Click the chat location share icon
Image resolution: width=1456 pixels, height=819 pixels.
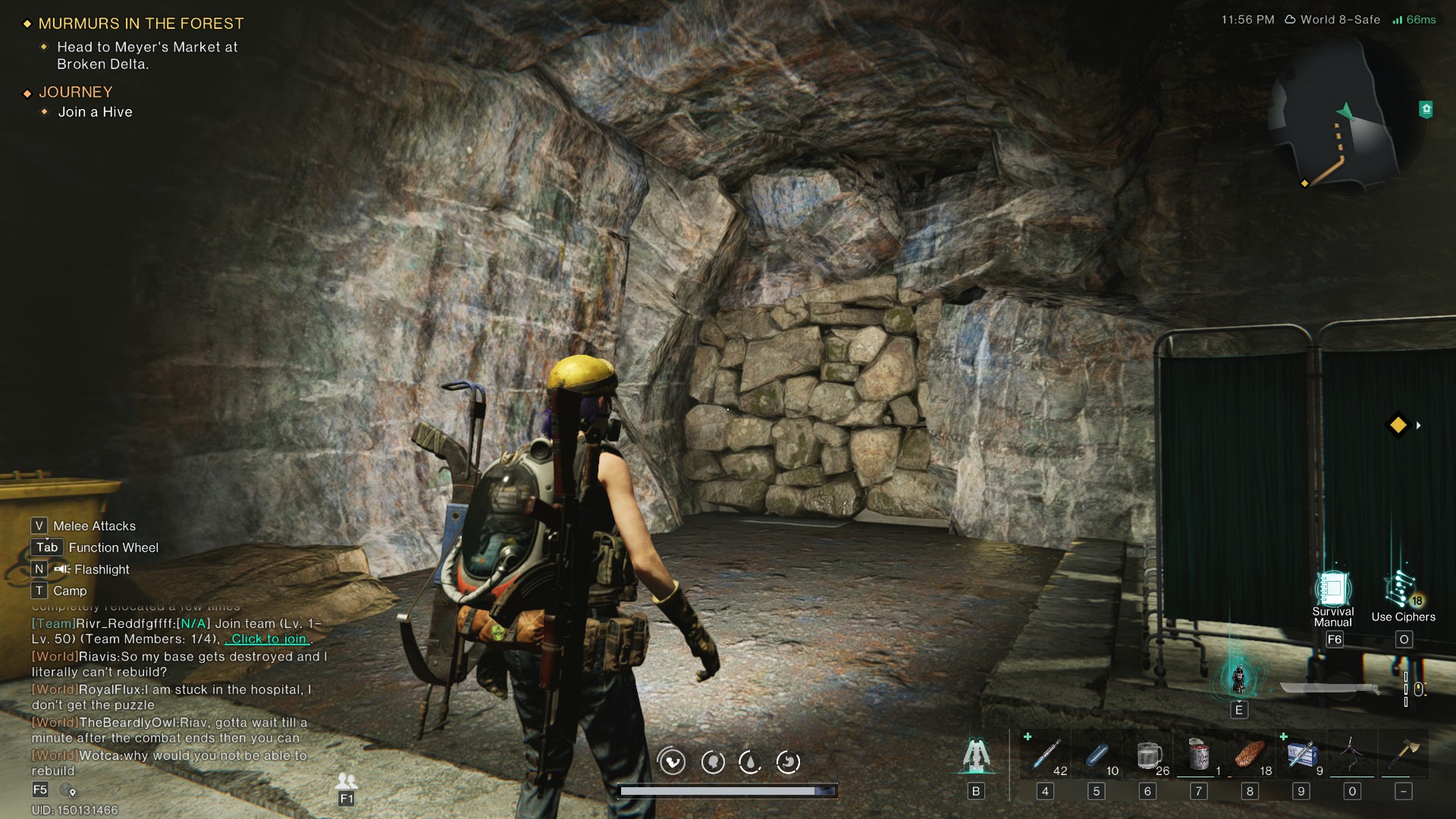click(69, 790)
